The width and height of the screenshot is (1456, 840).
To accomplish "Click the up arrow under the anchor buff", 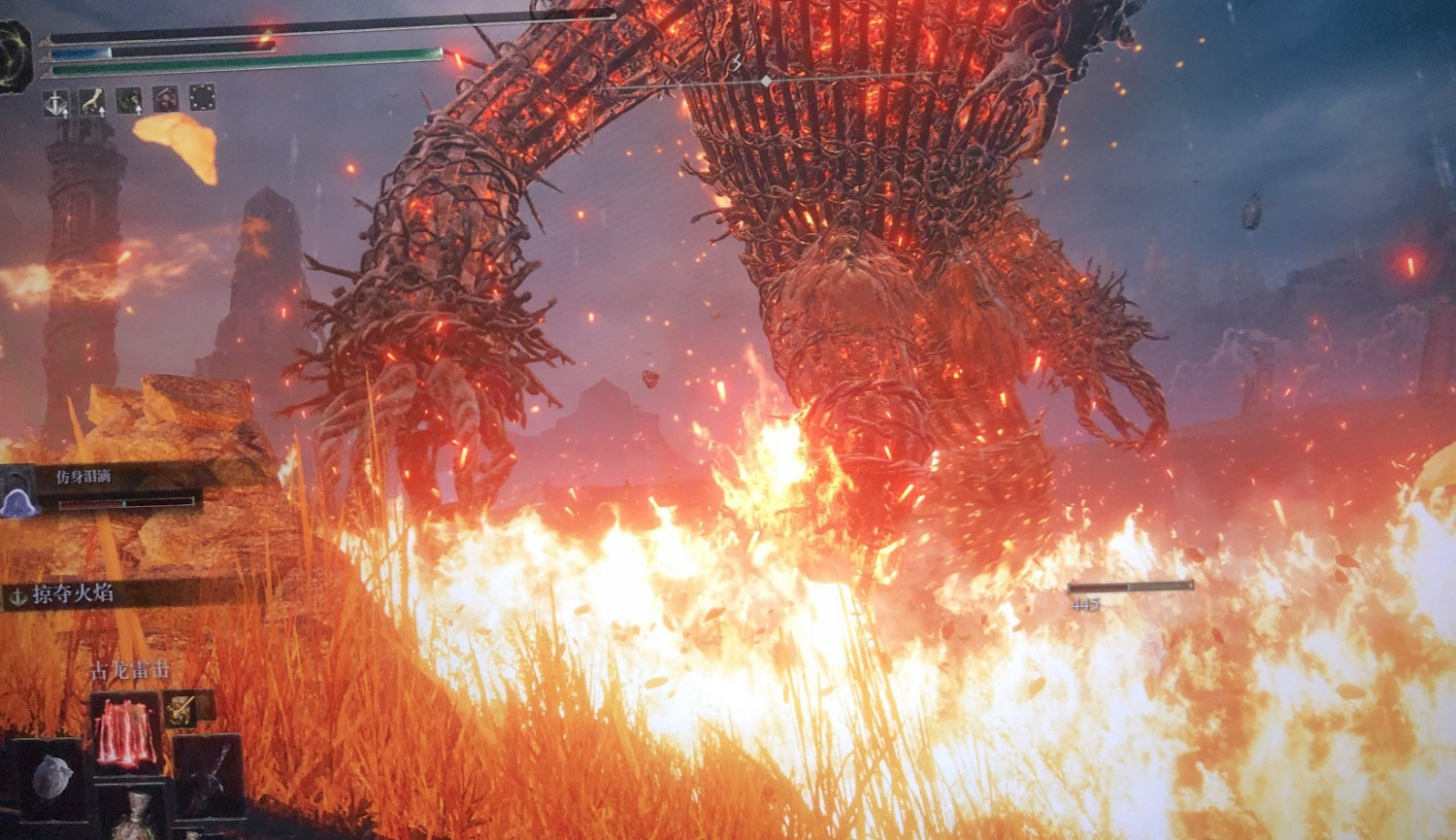I will (x=65, y=113).
